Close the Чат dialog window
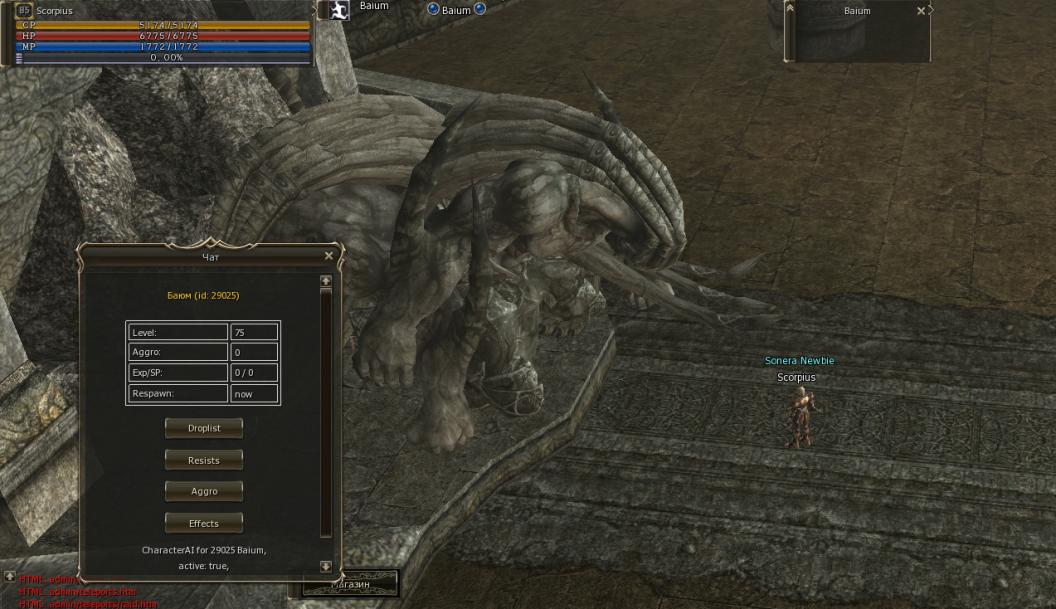1056x609 pixels. coord(329,256)
